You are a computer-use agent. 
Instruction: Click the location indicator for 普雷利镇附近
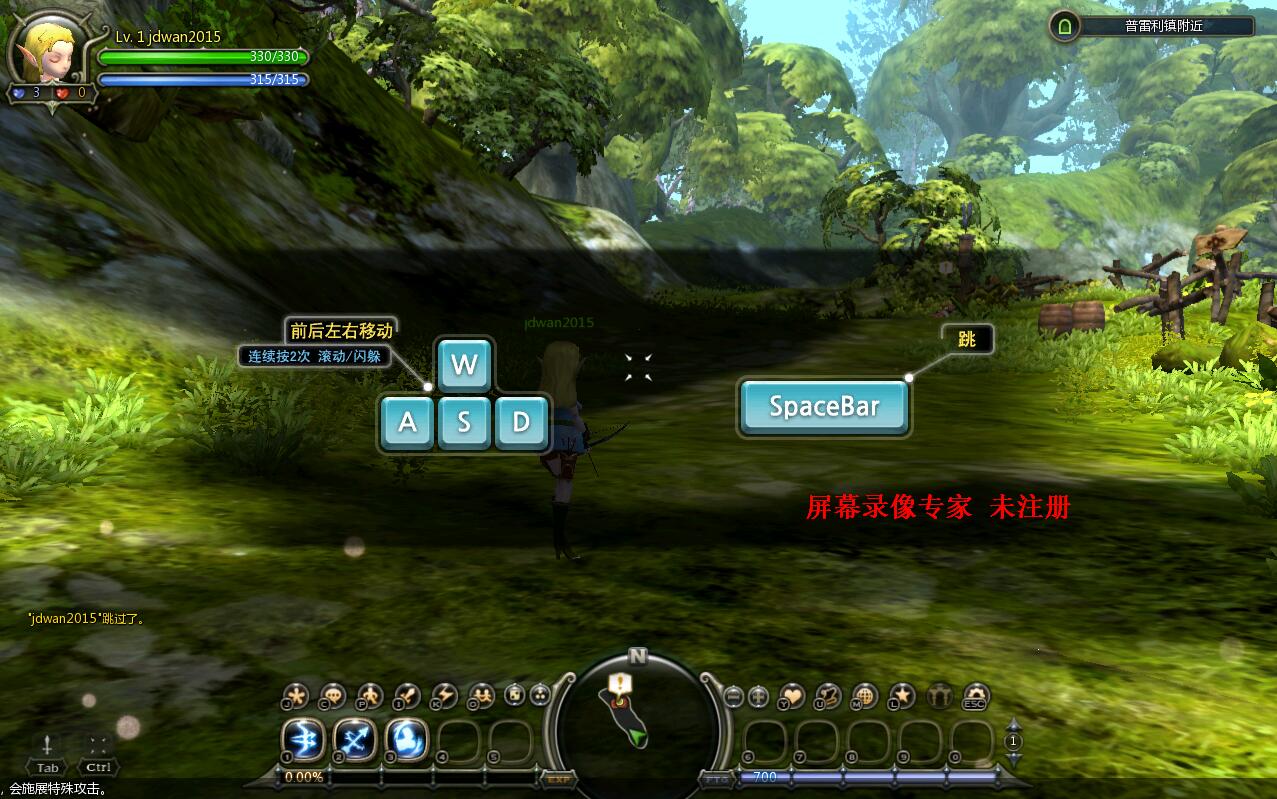(x=1151, y=26)
